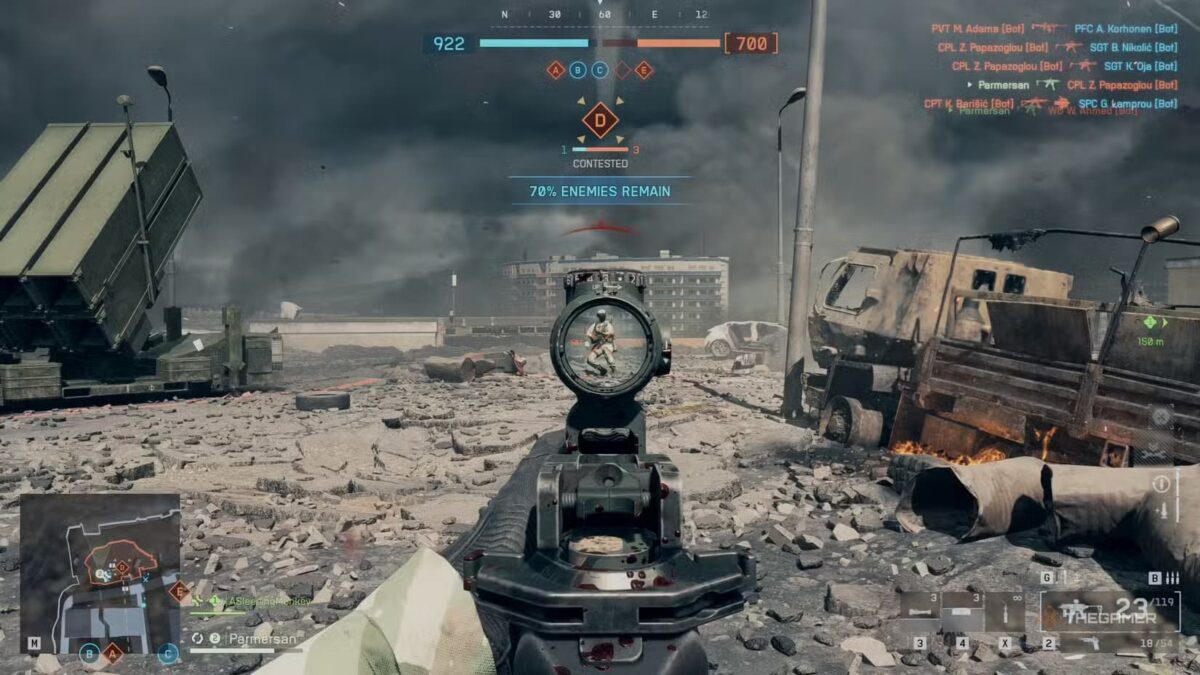Select the equipment slot numbered 4
This screenshot has width=1200, height=675.
click(962, 611)
